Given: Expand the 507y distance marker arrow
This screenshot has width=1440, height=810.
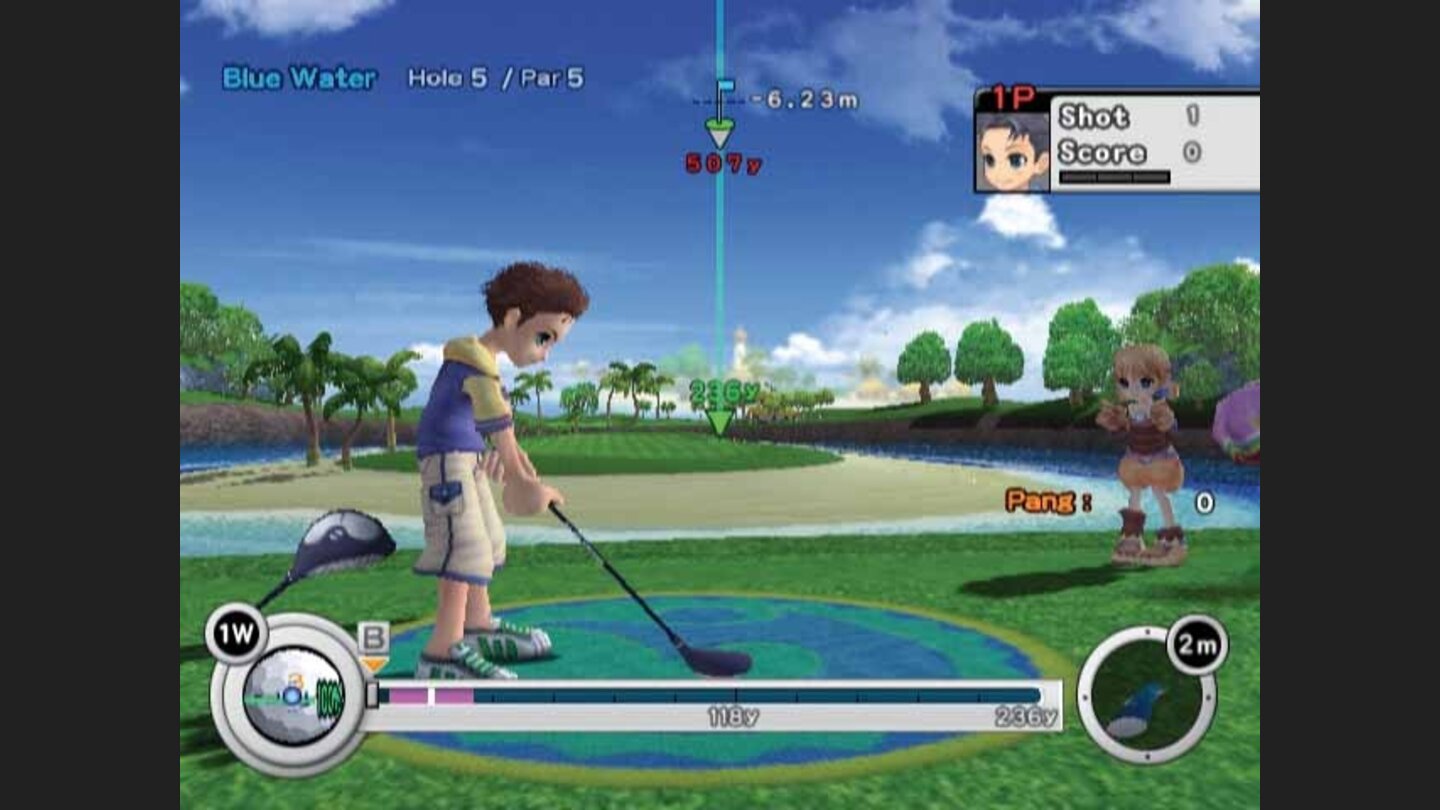Looking at the screenshot, I should (x=718, y=137).
